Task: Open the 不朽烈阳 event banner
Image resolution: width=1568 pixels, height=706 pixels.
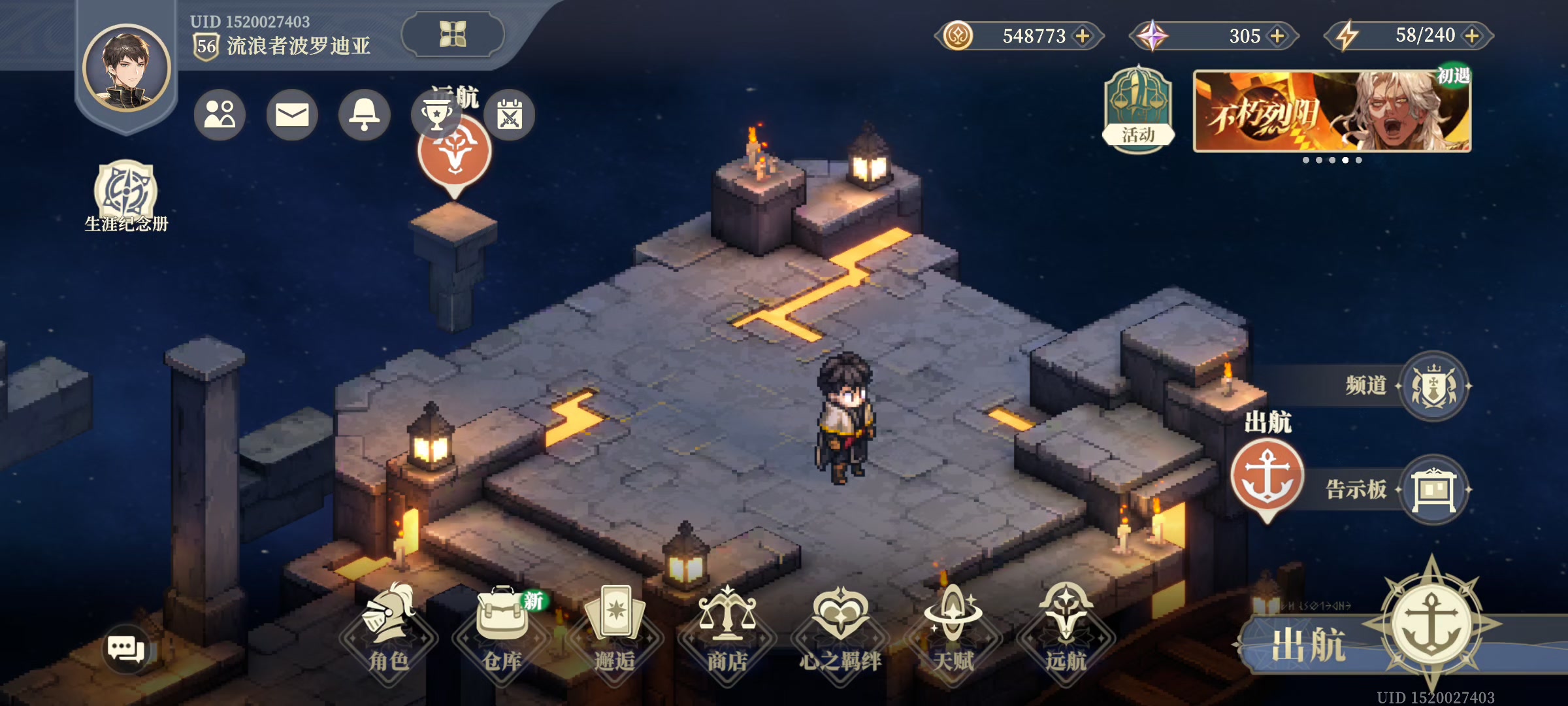Action: tap(1331, 111)
